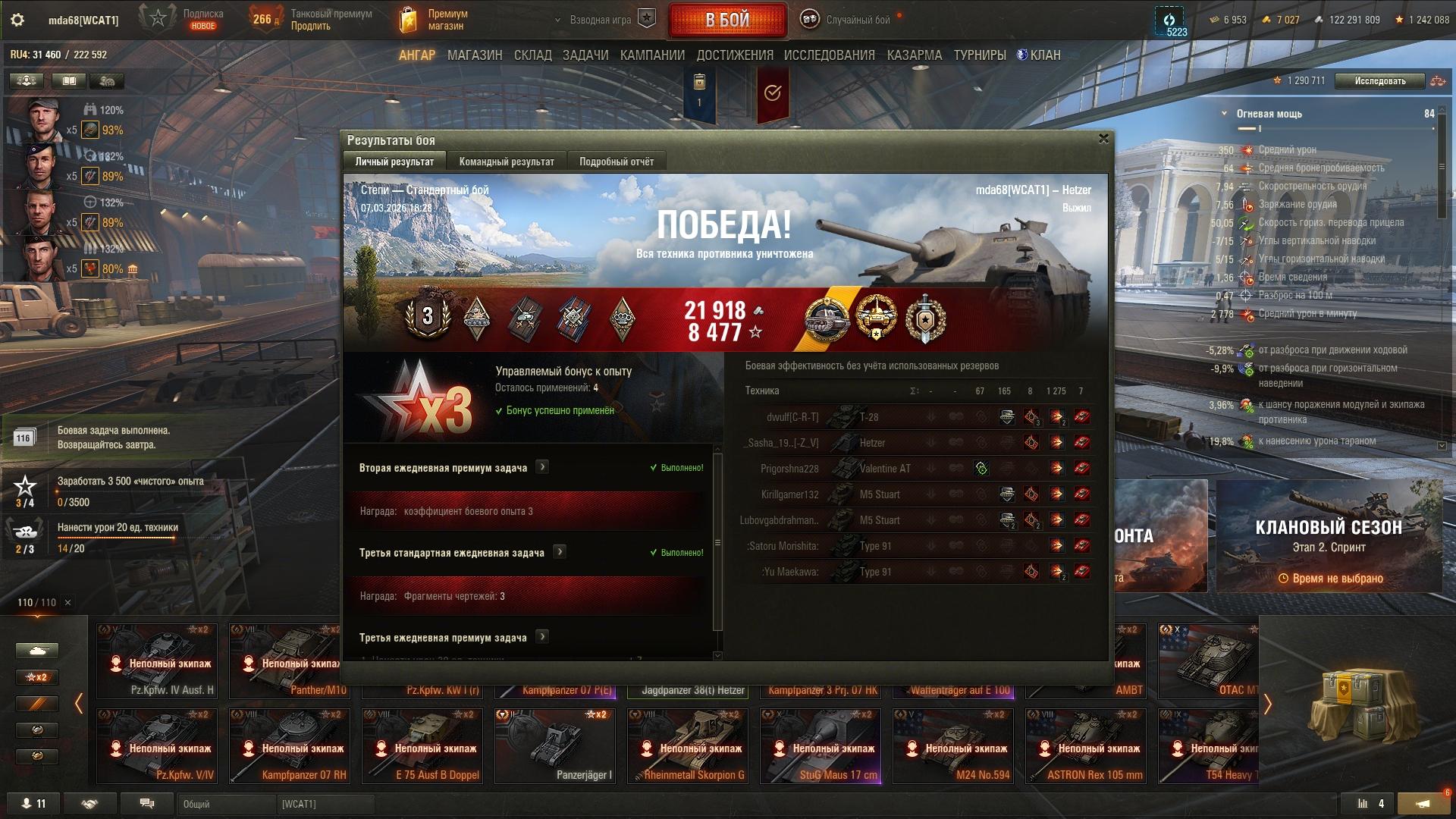Open the ЗАДАЧИ menu
The image size is (1456, 819).
[585, 55]
